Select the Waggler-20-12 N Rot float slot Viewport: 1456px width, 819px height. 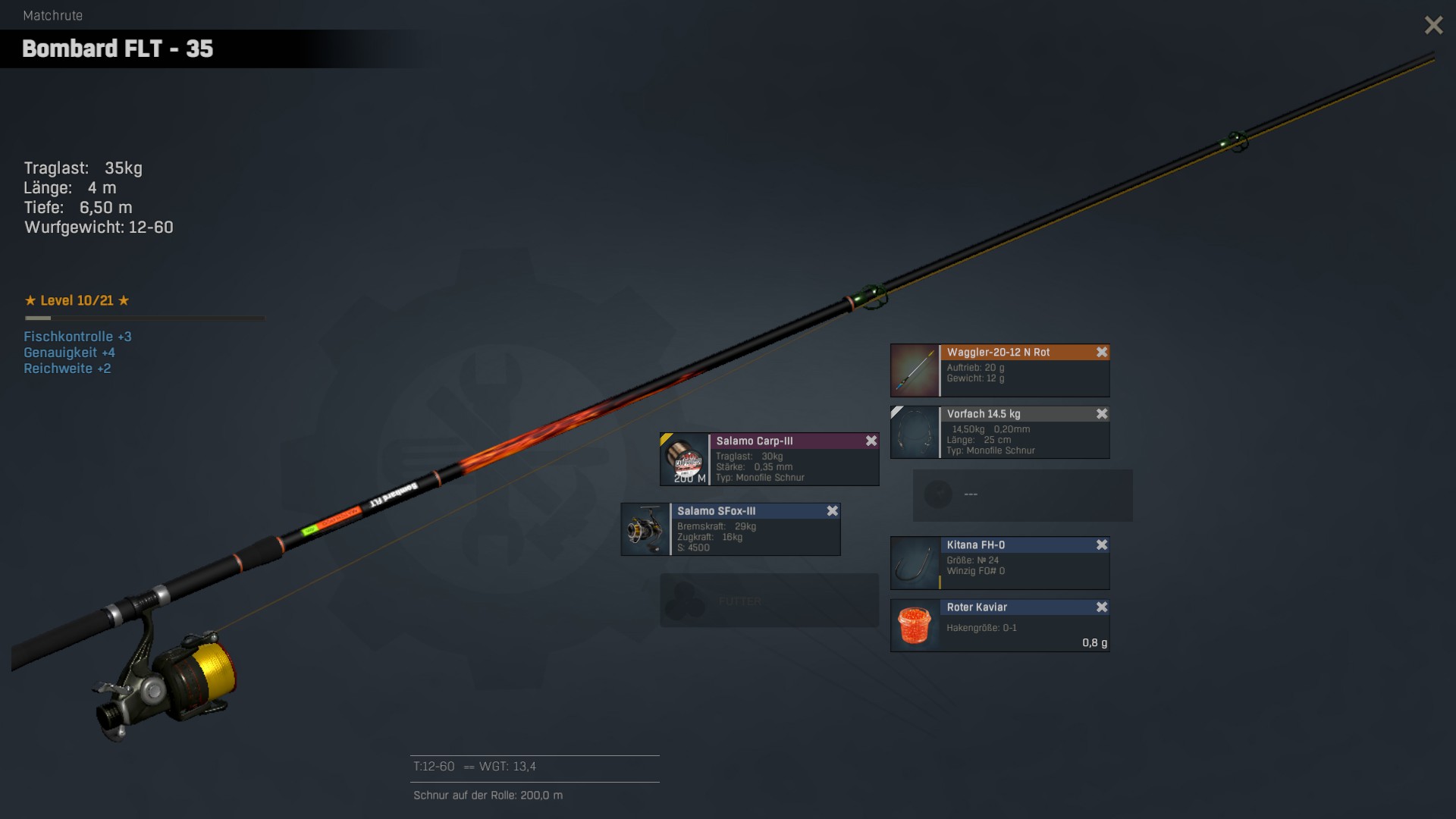pyautogui.click(x=999, y=371)
